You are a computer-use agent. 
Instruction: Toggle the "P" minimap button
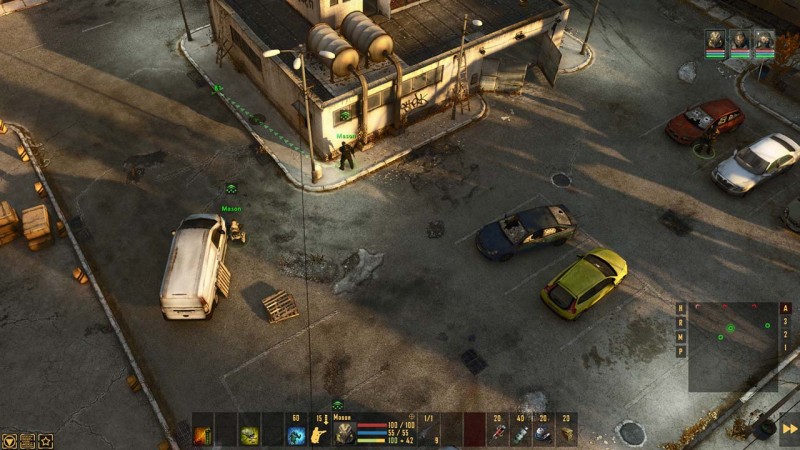pos(681,351)
